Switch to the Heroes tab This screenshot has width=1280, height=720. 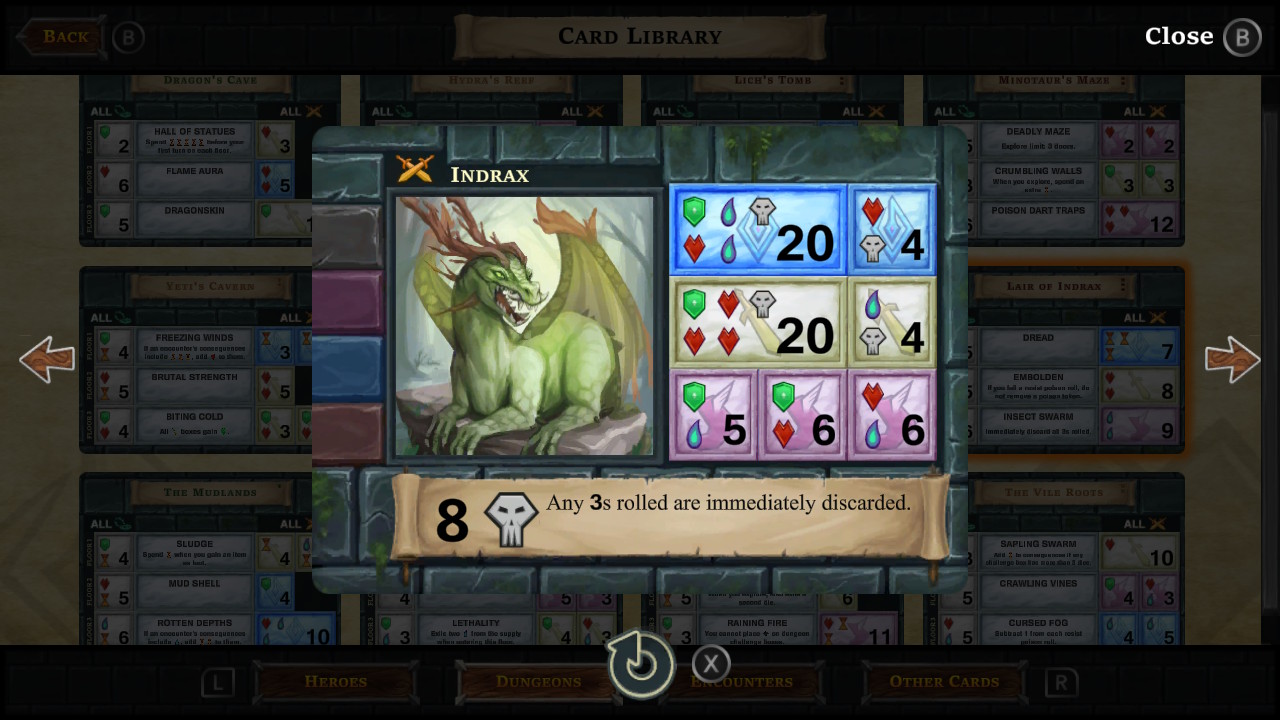point(336,681)
